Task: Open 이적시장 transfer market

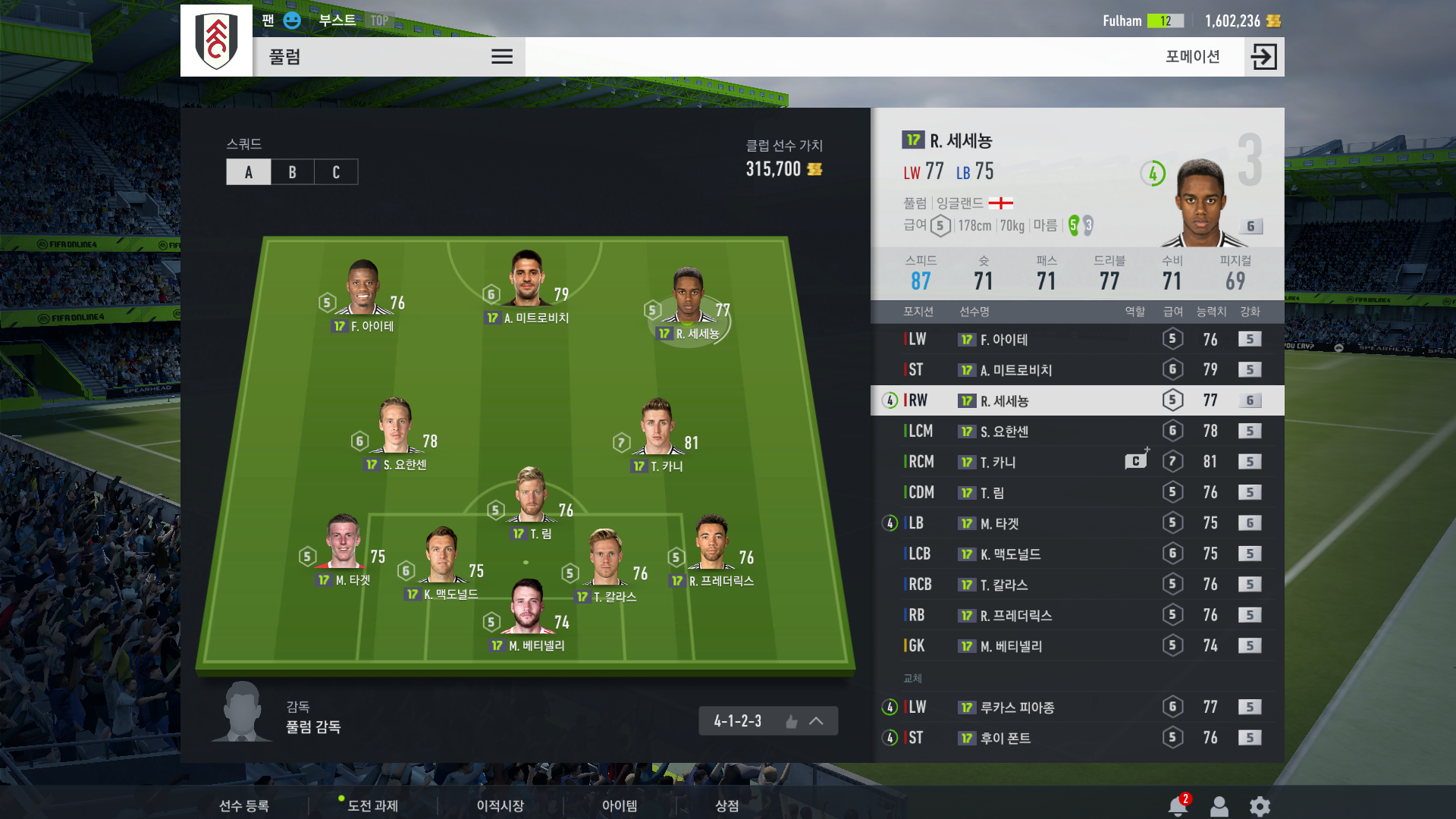Action: [x=500, y=805]
